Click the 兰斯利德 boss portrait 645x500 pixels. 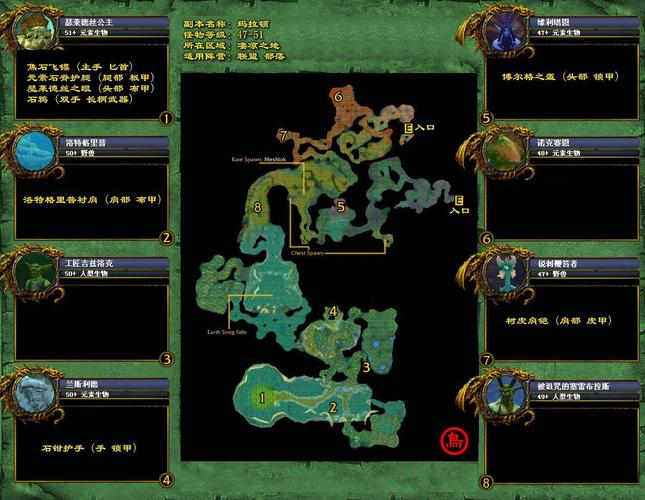click(34, 391)
